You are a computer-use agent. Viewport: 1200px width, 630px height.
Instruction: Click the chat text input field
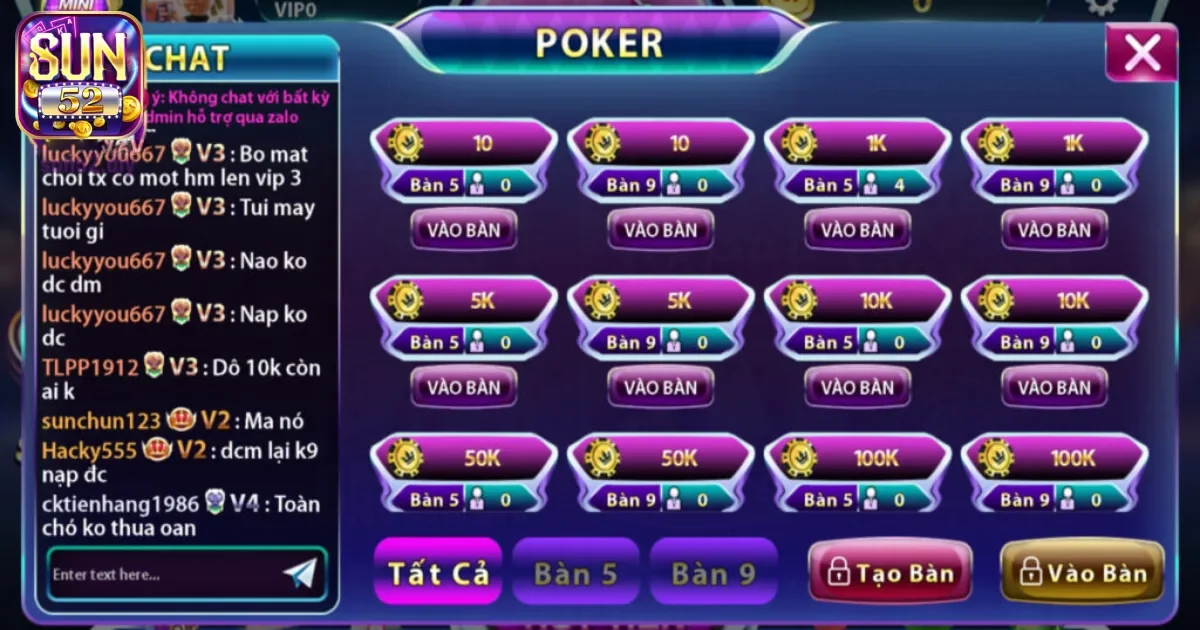point(160,574)
